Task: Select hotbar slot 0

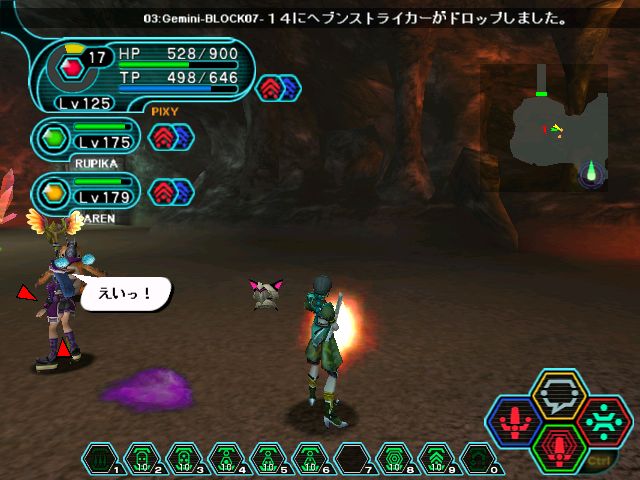Action: pyautogui.click(x=478, y=458)
